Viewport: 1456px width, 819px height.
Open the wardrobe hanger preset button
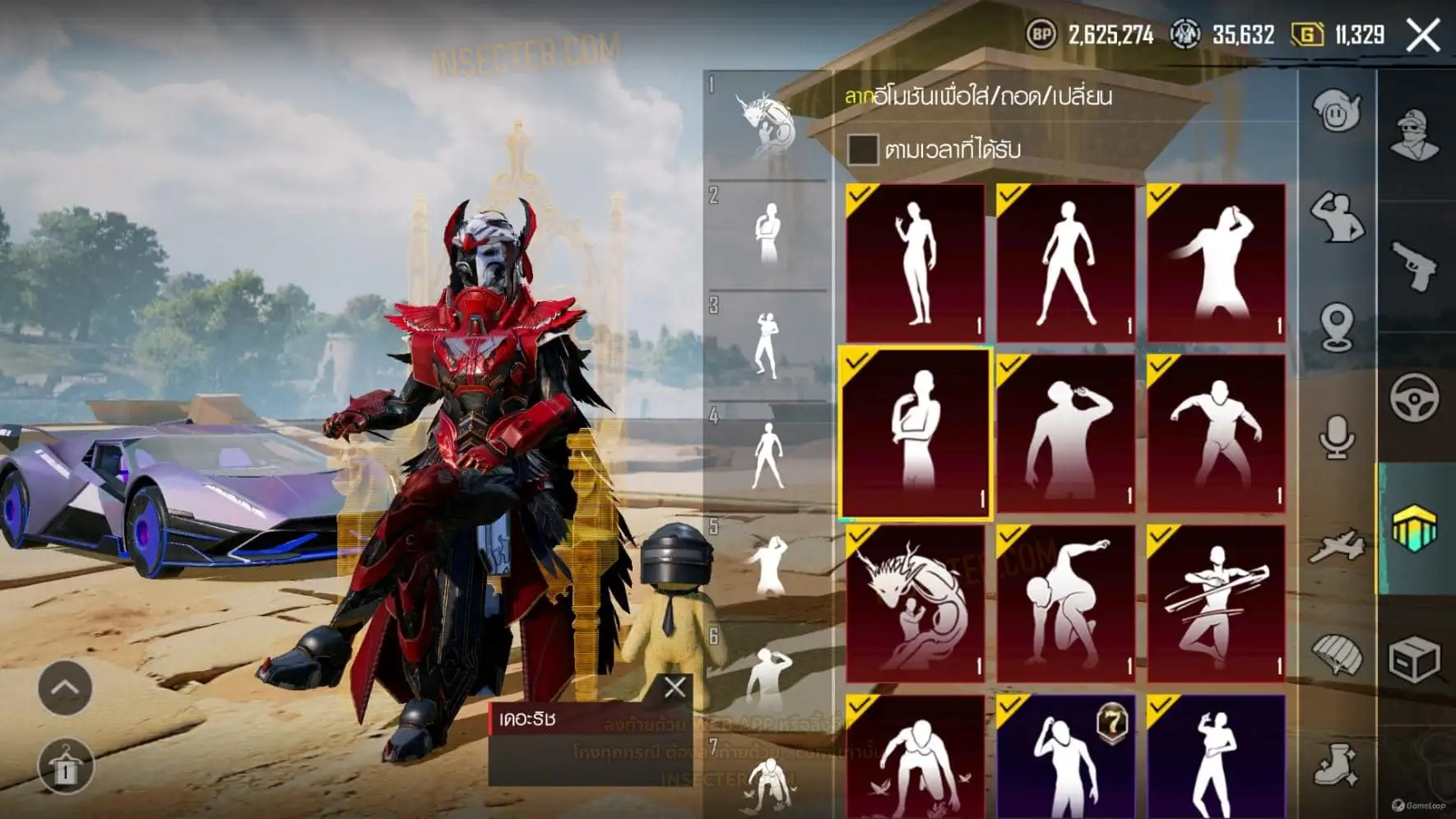pyautogui.click(x=65, y=766)
